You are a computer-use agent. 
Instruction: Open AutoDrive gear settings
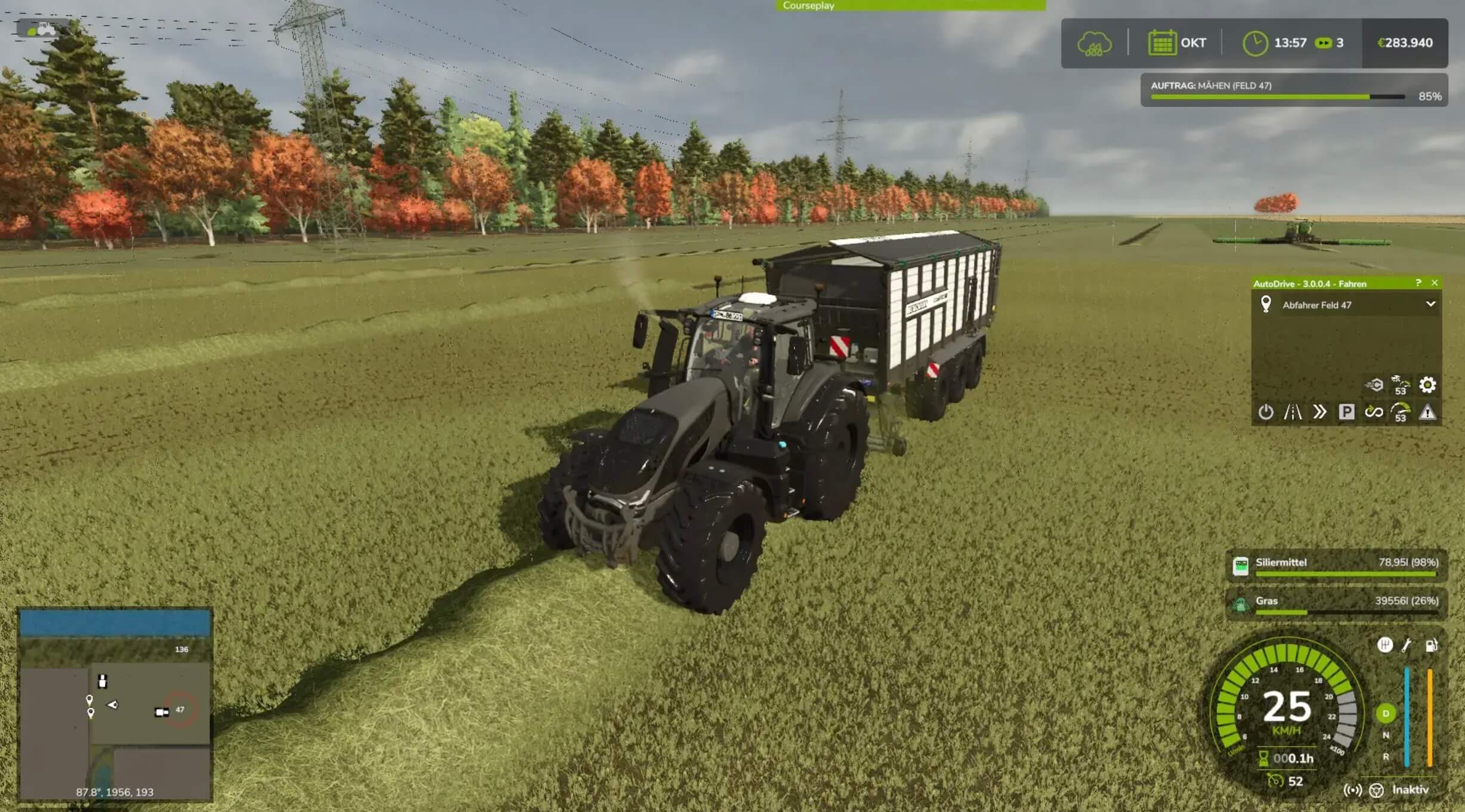tap(1427, 385)
